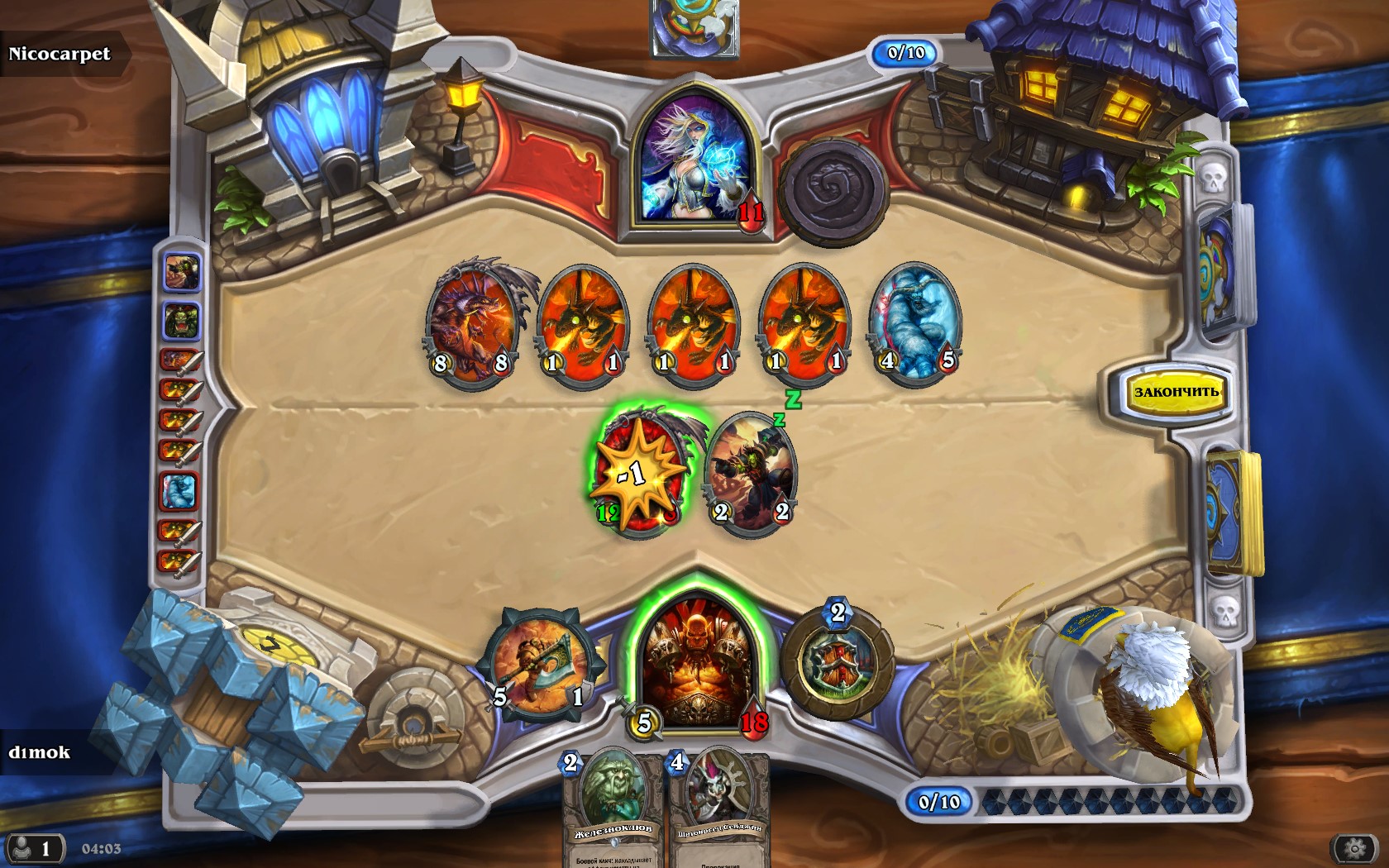This screenshot has width=1389, height=868.
Task: Inspect your equipped 5/1 axe weapon
Action: 539,663
